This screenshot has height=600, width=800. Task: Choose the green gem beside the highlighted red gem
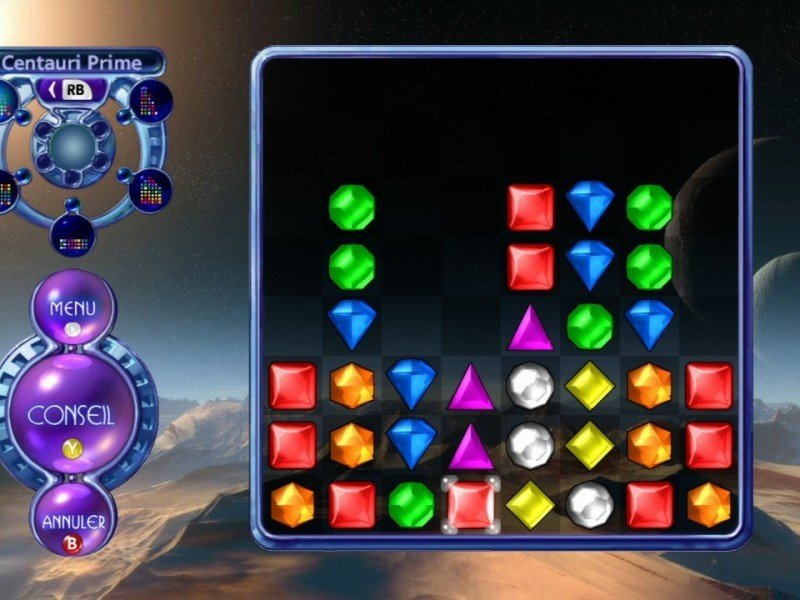tap(411, 504)
